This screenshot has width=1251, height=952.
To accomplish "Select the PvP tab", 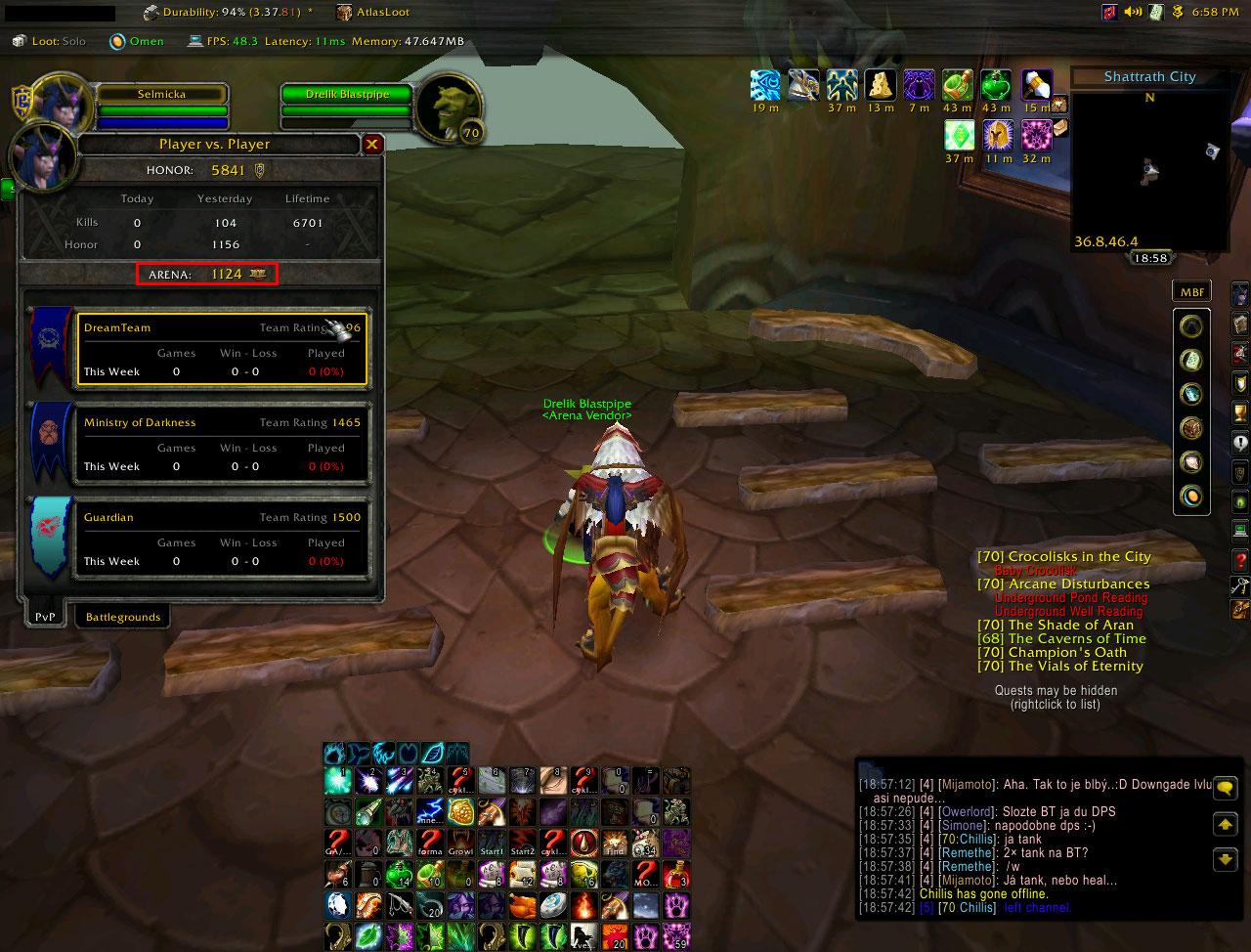I will tap(45, 617).
